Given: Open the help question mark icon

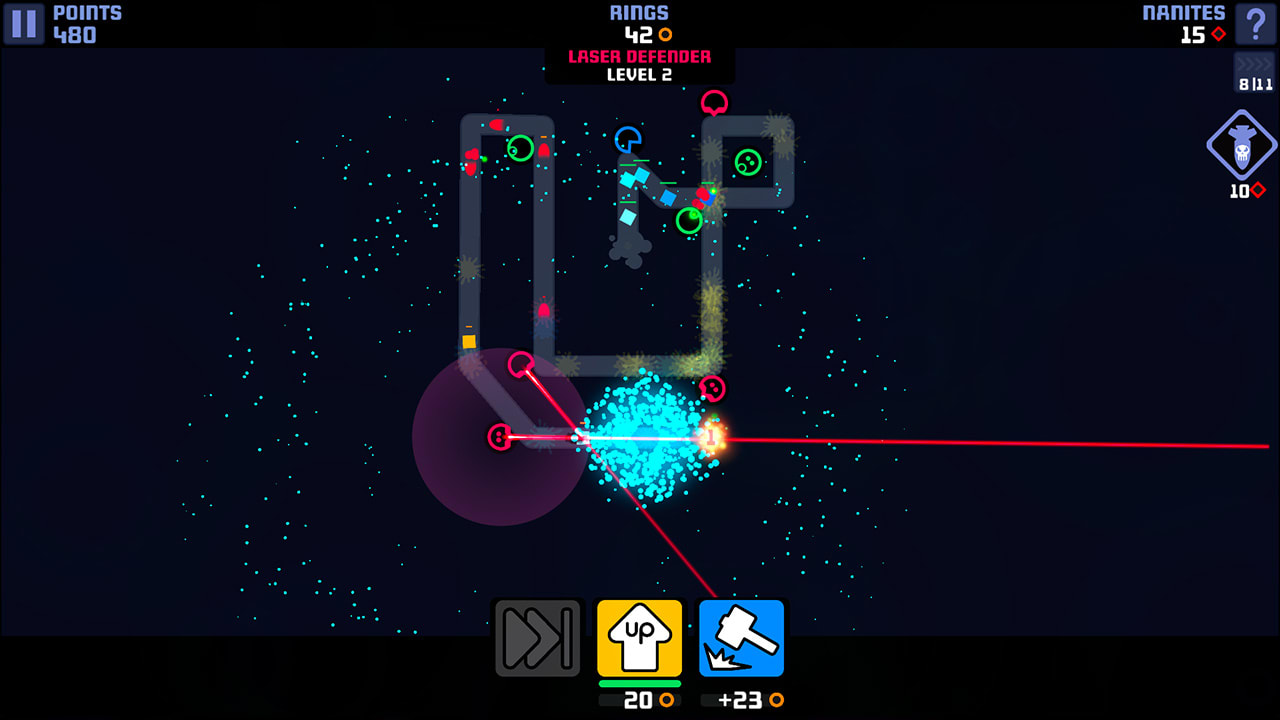Looking at the screenshot, I should click(1258, 21).
